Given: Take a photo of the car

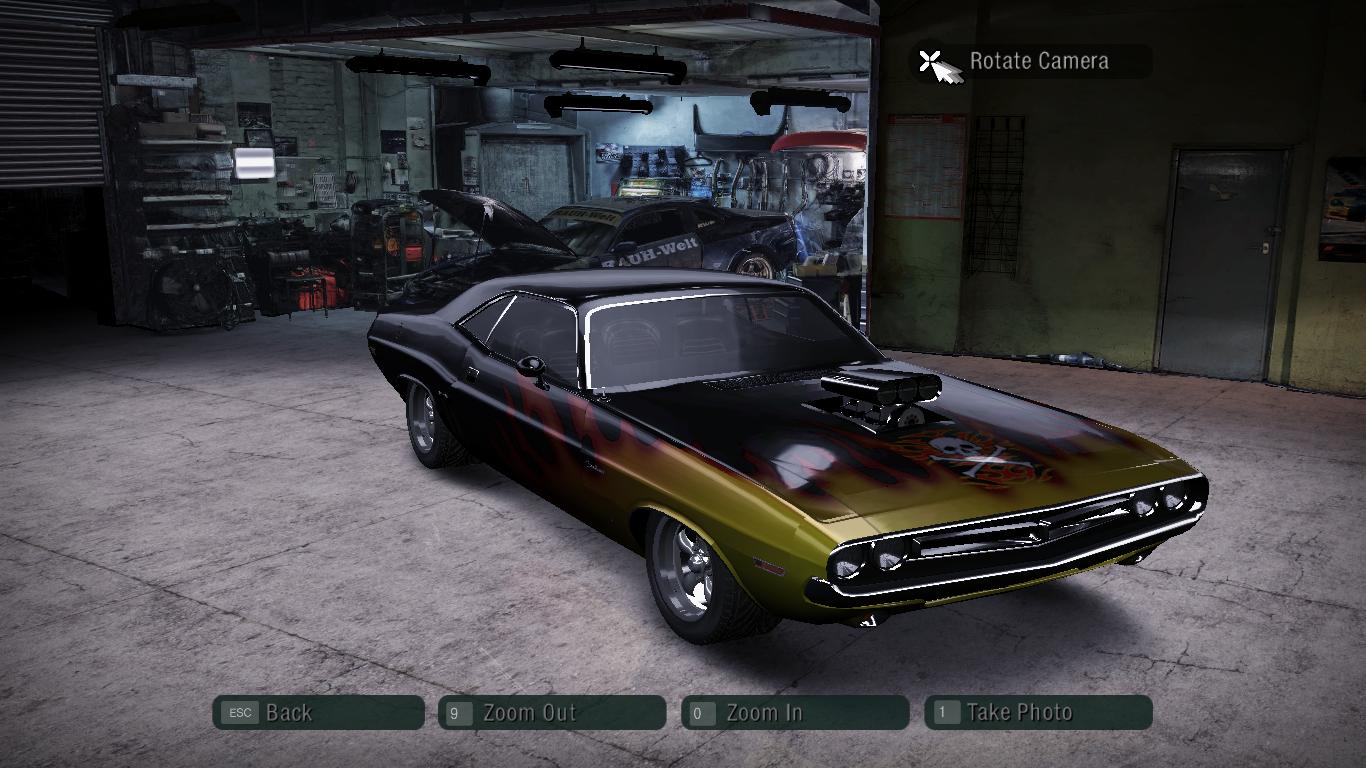Looking at the screenshot, I should coord(1038,713).
